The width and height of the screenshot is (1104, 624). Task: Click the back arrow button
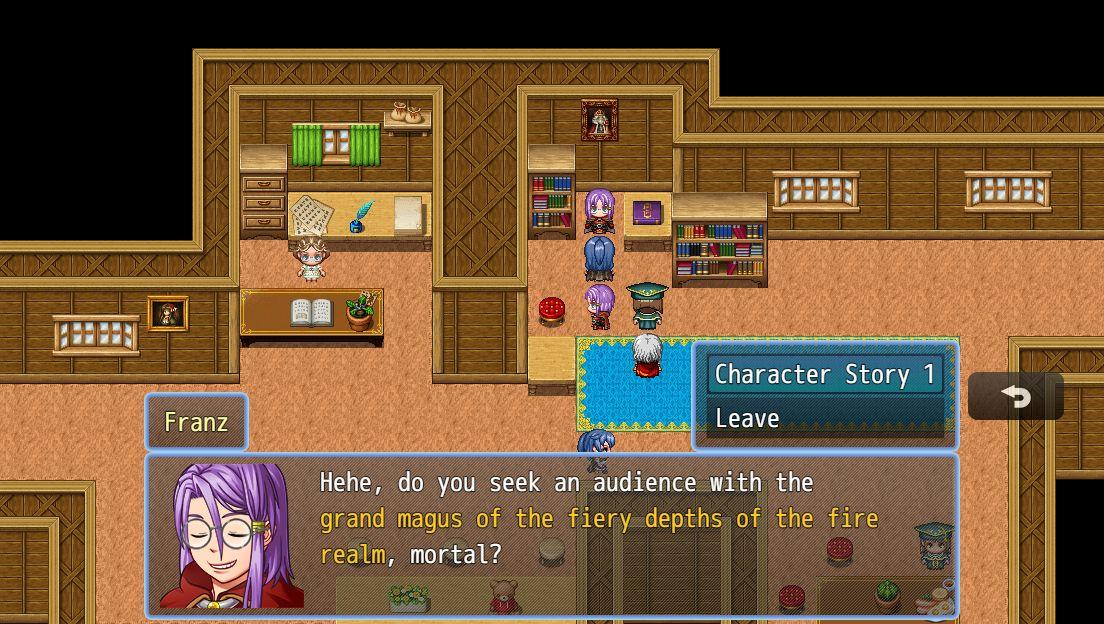1015,397
